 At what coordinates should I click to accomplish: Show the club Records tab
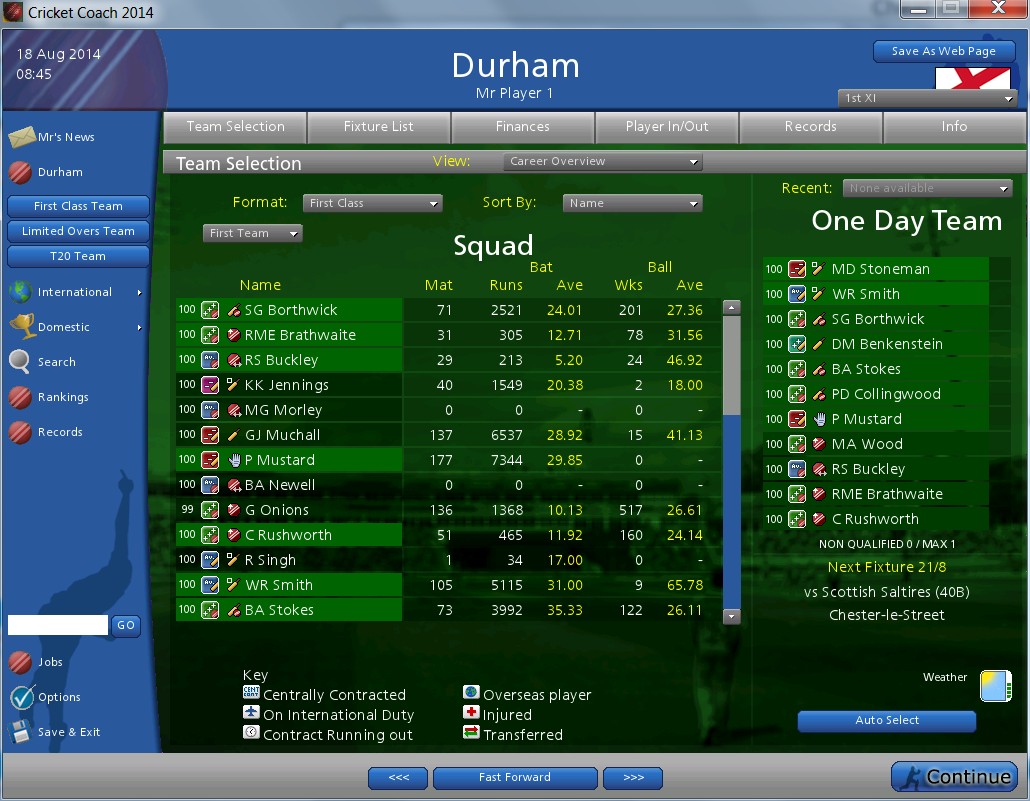[811, 127]
